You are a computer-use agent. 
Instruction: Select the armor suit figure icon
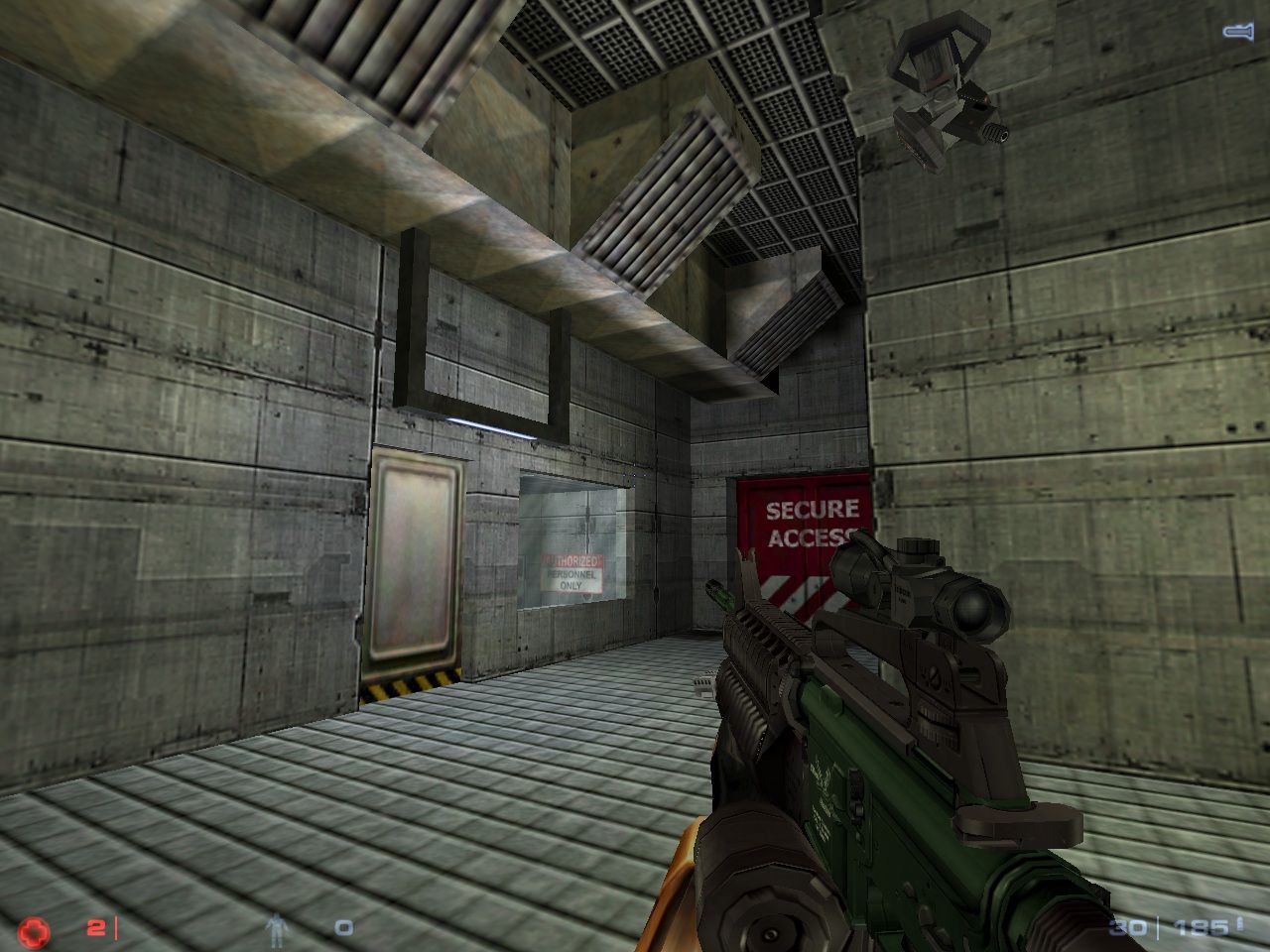pyautogui.click(x=275, y=929)
